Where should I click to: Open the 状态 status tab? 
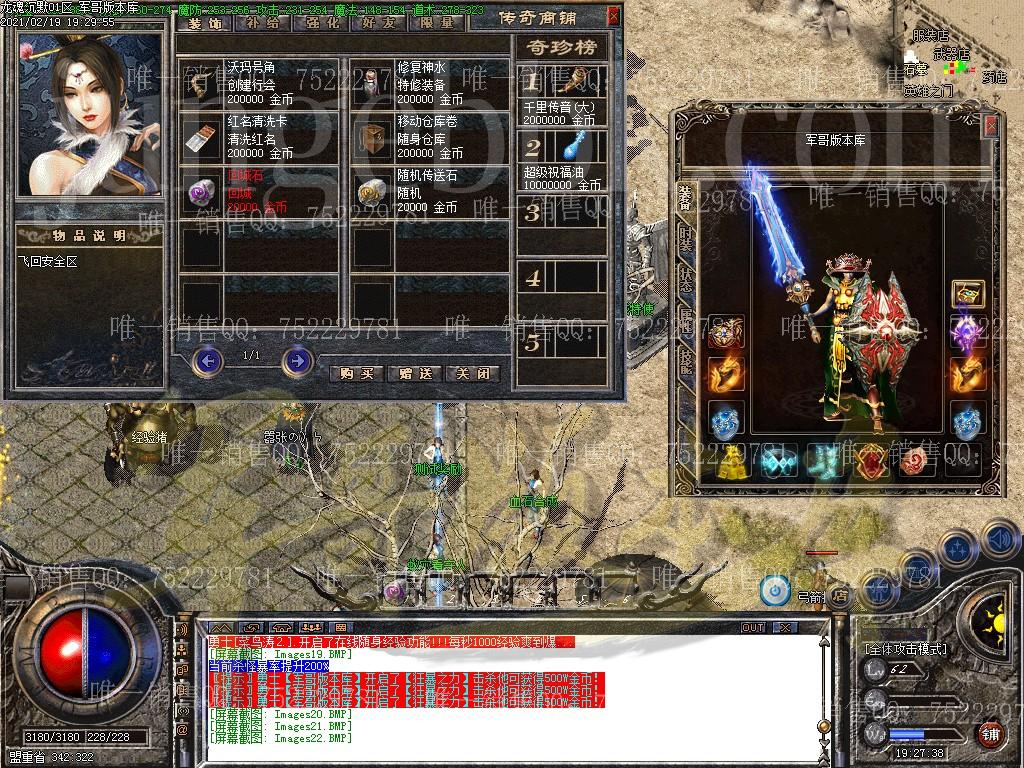685,279
